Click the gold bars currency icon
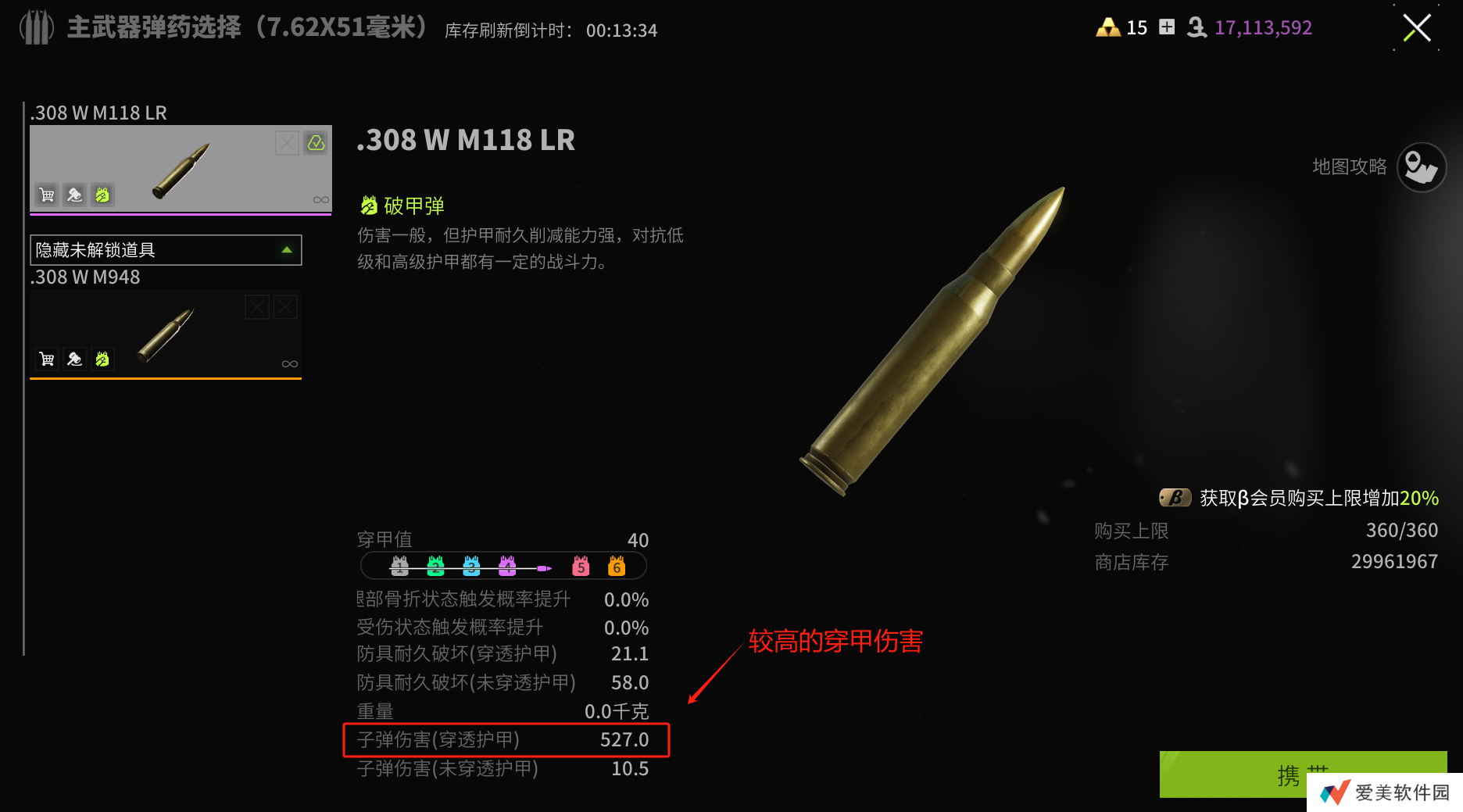 tap(1109, 27)
